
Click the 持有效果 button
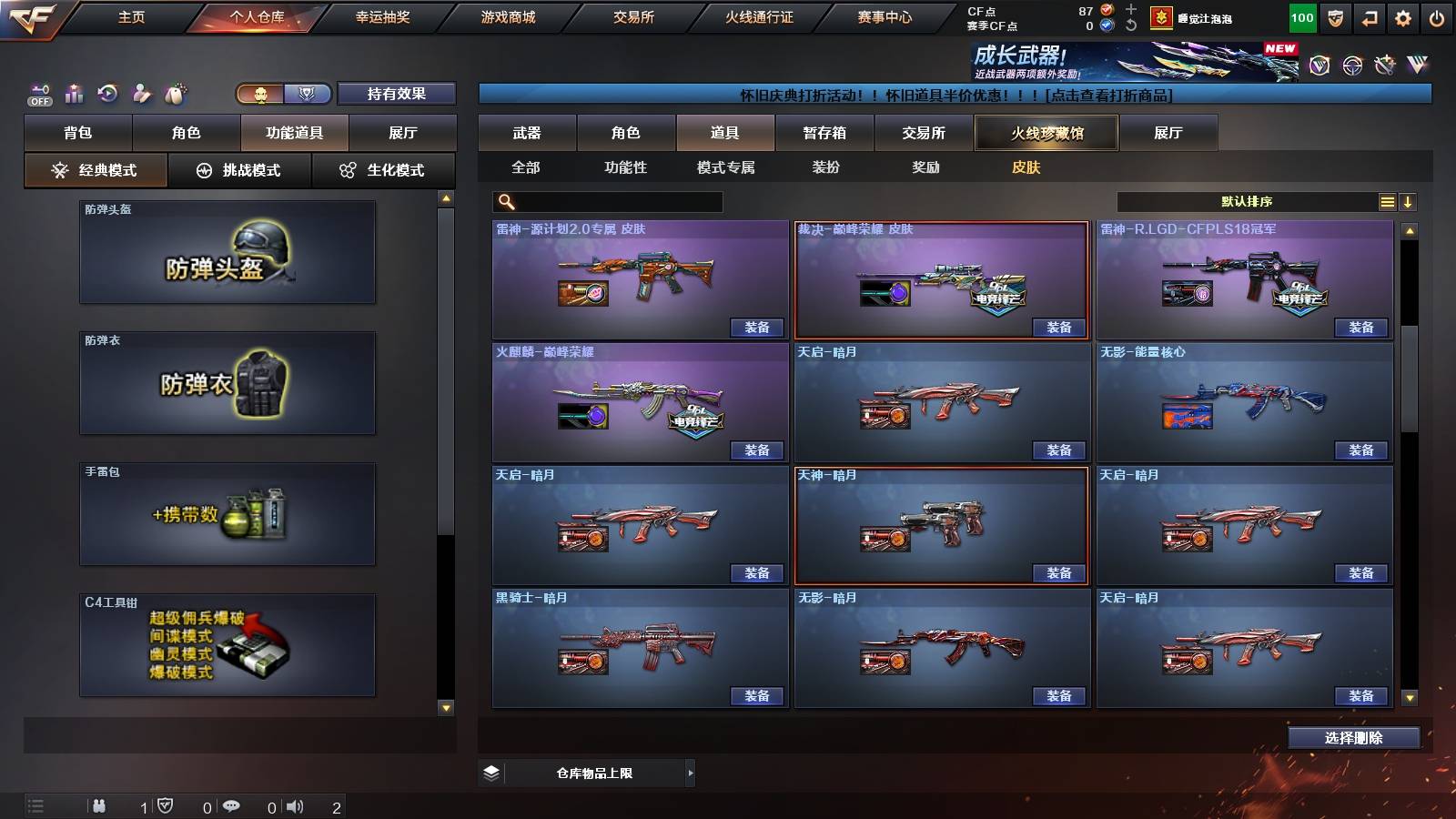coord(397,94)
